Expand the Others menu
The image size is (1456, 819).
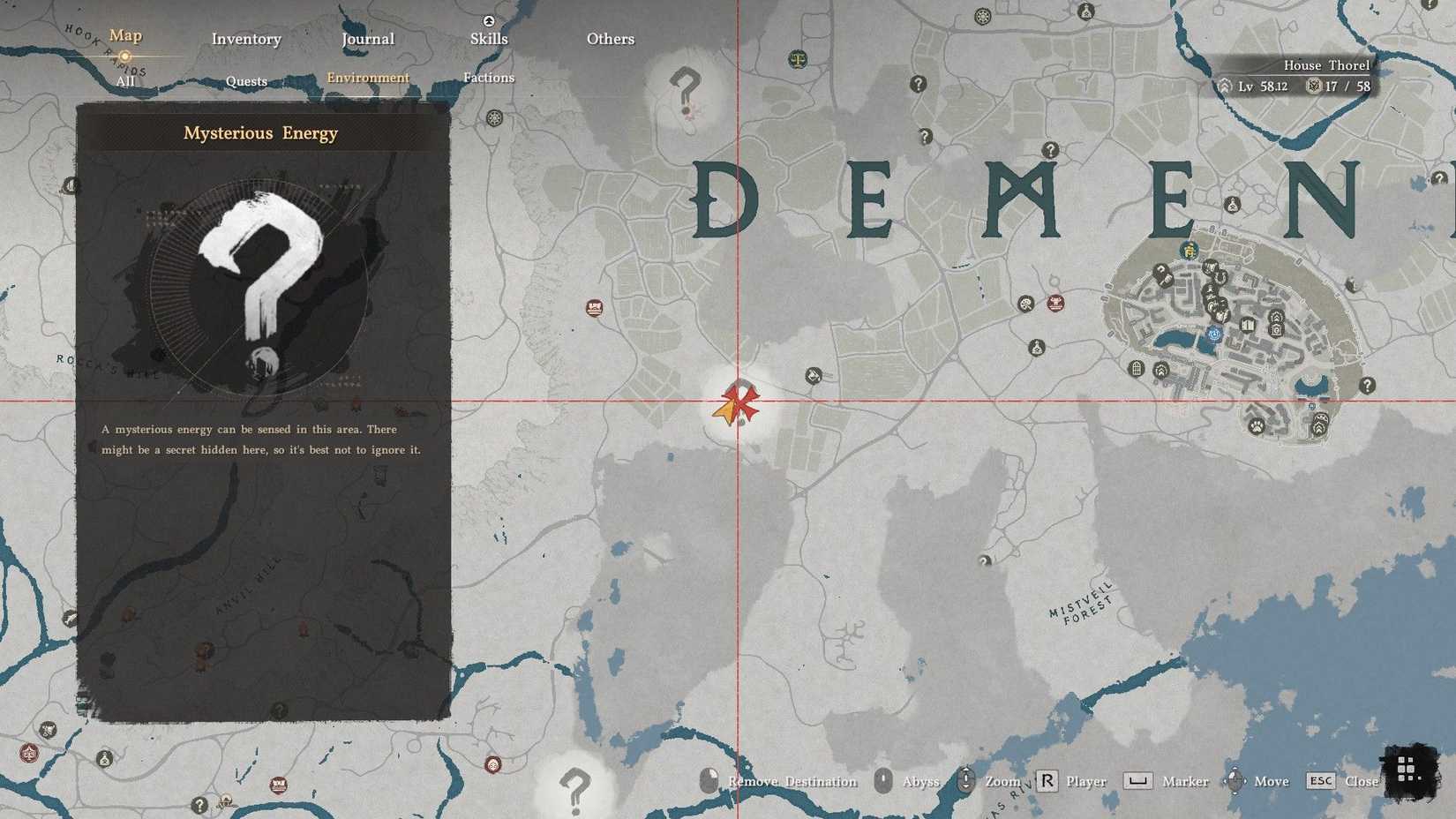tap(611, 39)
